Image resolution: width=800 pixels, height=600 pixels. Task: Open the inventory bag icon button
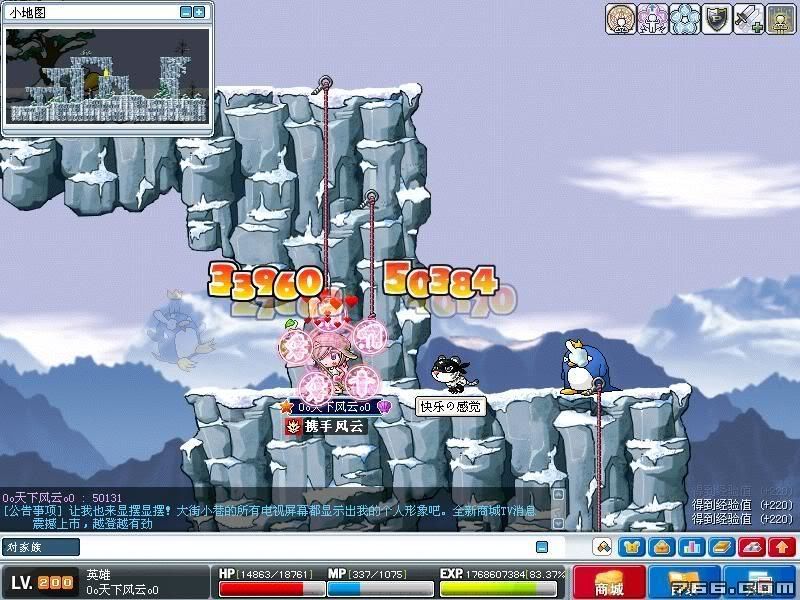(x=661, y=547)
